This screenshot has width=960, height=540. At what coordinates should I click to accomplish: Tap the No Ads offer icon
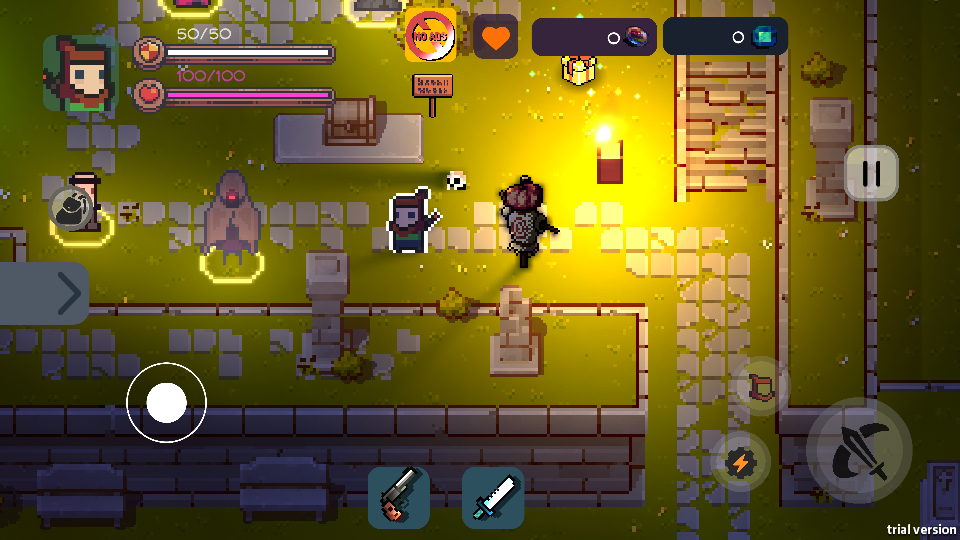point(431,37)
